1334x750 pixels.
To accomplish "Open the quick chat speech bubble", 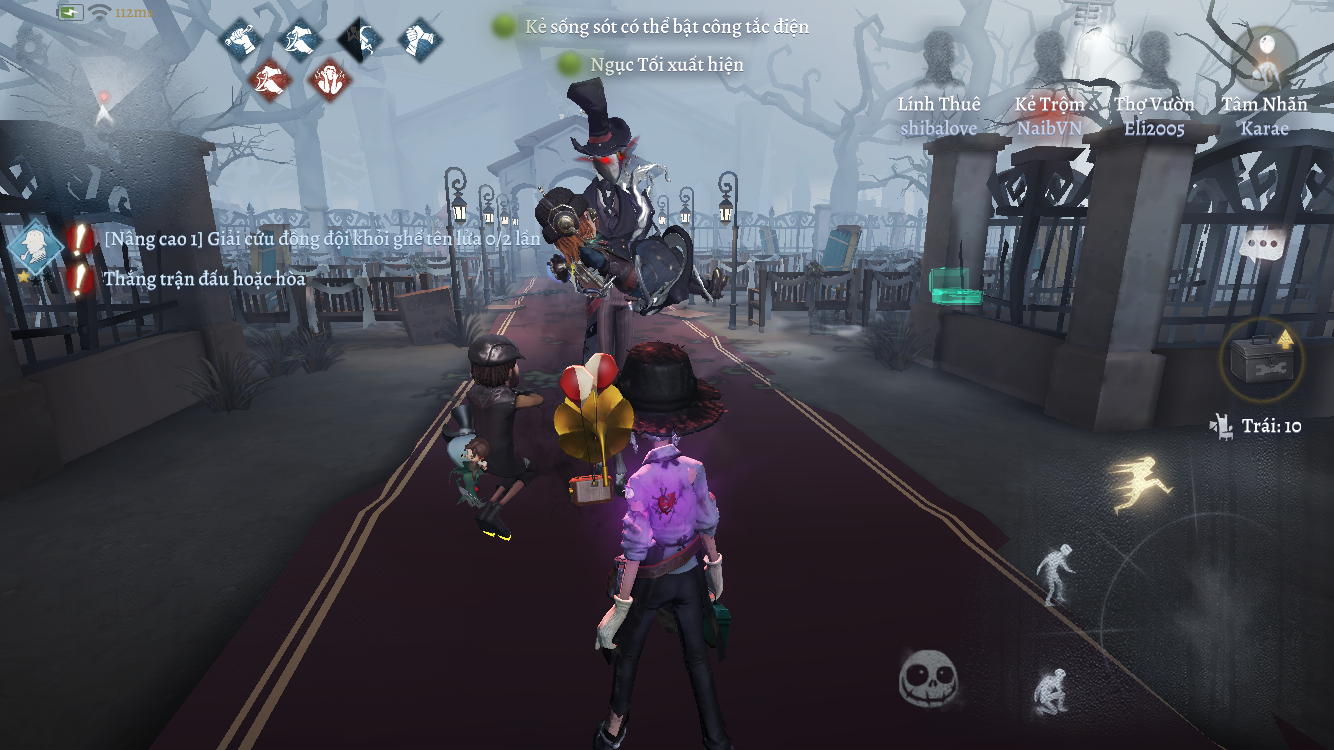I will coord(1263,243).
